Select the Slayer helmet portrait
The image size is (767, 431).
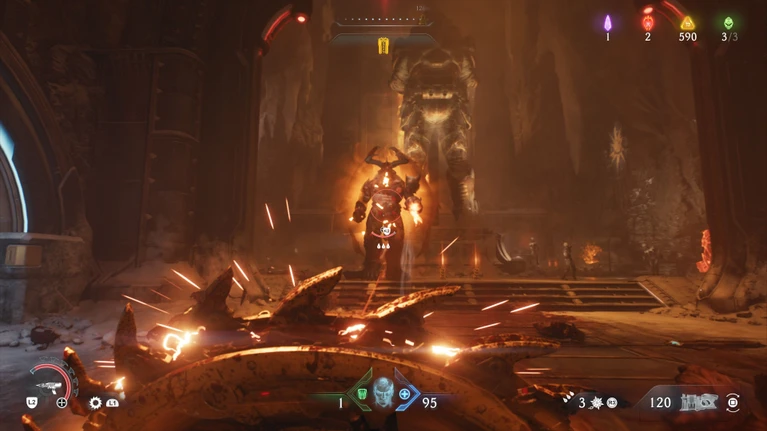(x=383, y=392)
